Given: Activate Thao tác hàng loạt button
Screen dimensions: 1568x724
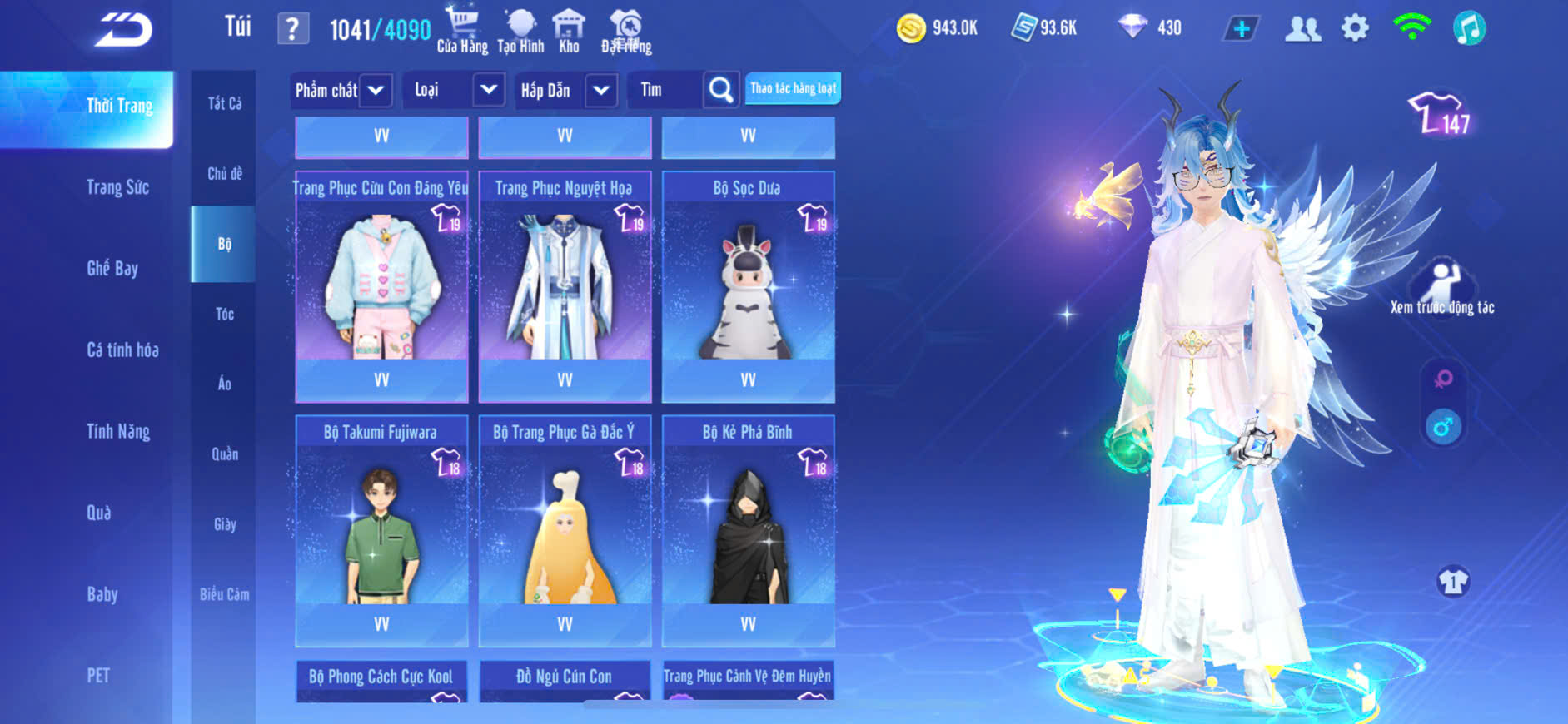Looking at the screenshot, I should 793,88.
